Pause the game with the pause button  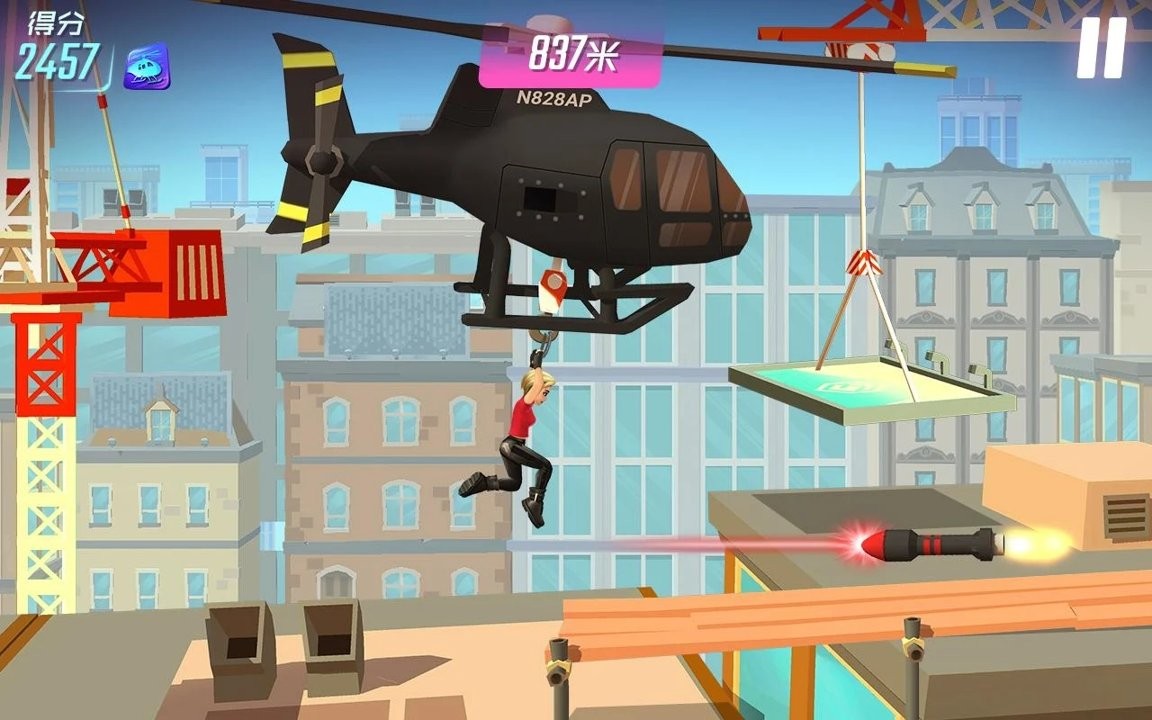[1101, 47]
